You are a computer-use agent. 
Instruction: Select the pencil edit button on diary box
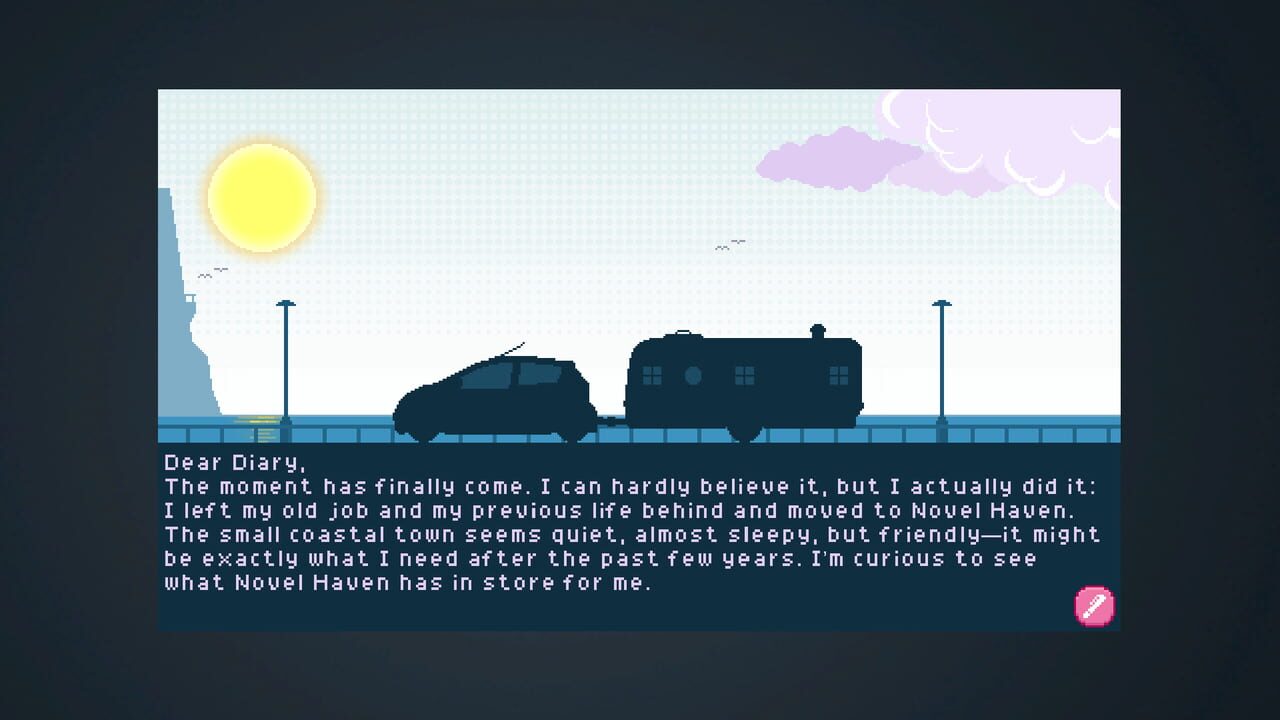click(x=1094, y=606)
